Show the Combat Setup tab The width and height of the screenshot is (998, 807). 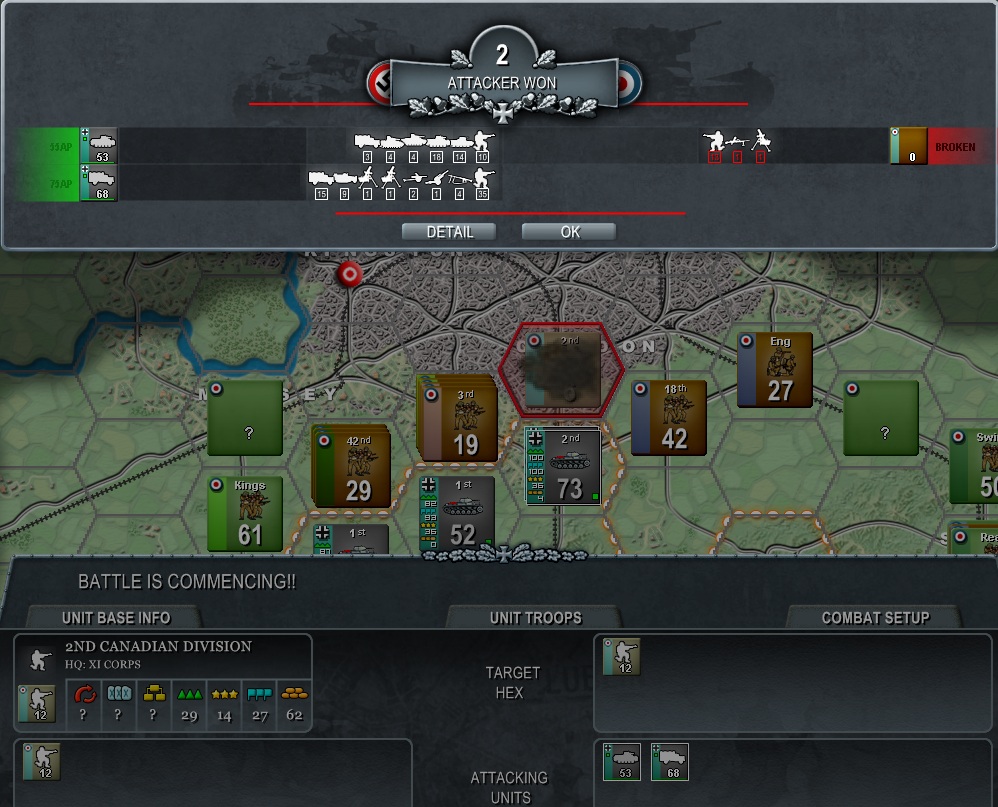[x=875, y=617]
